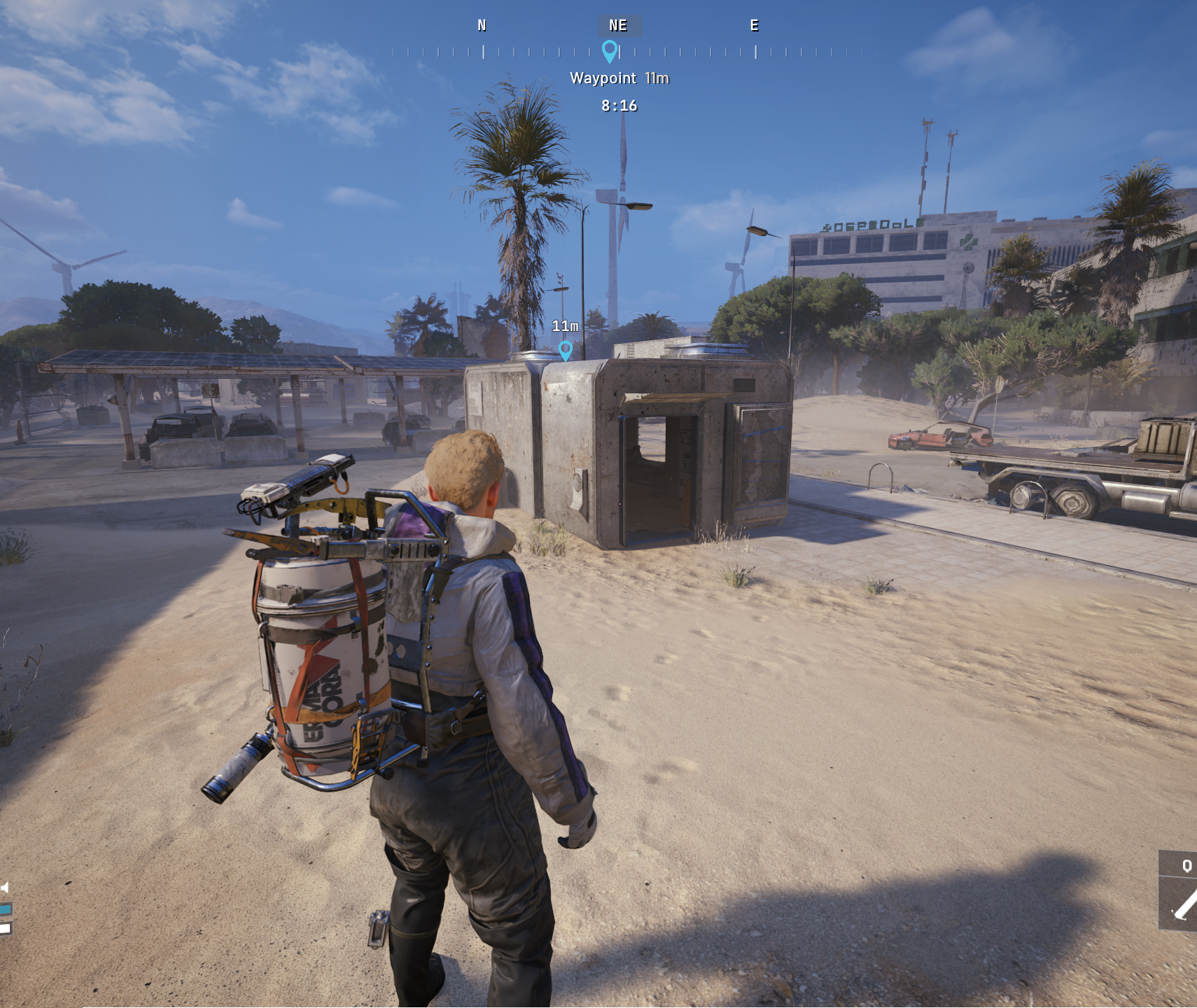Click the blue waypoint pin on the compass
This screenshot has width=1197, height=1008.
tap(610, 50)
